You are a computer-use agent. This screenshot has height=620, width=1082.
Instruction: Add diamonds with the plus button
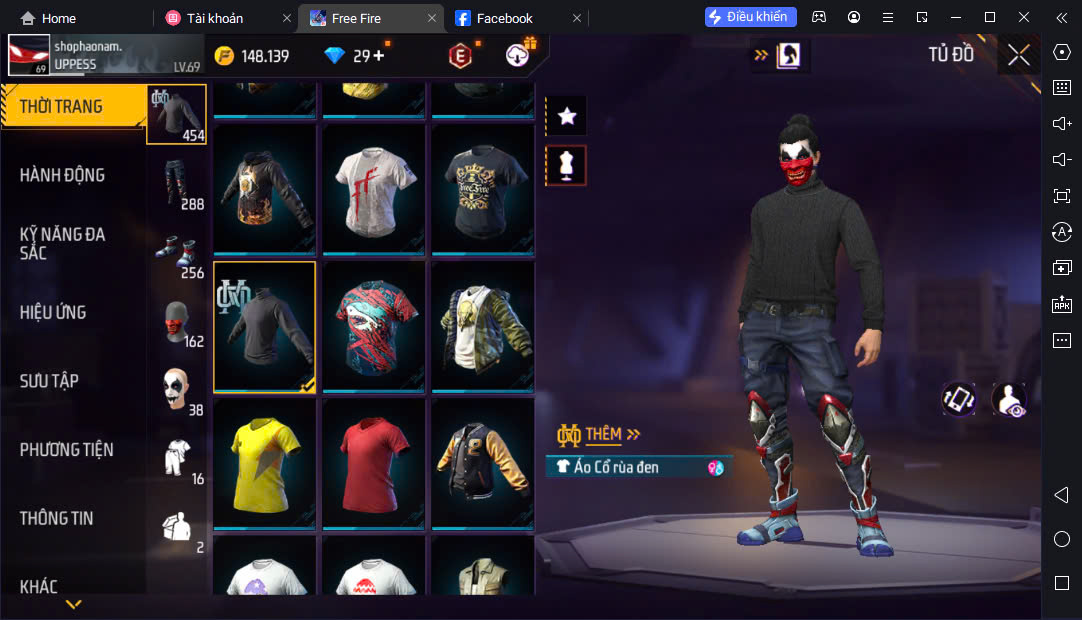[379, 56]
